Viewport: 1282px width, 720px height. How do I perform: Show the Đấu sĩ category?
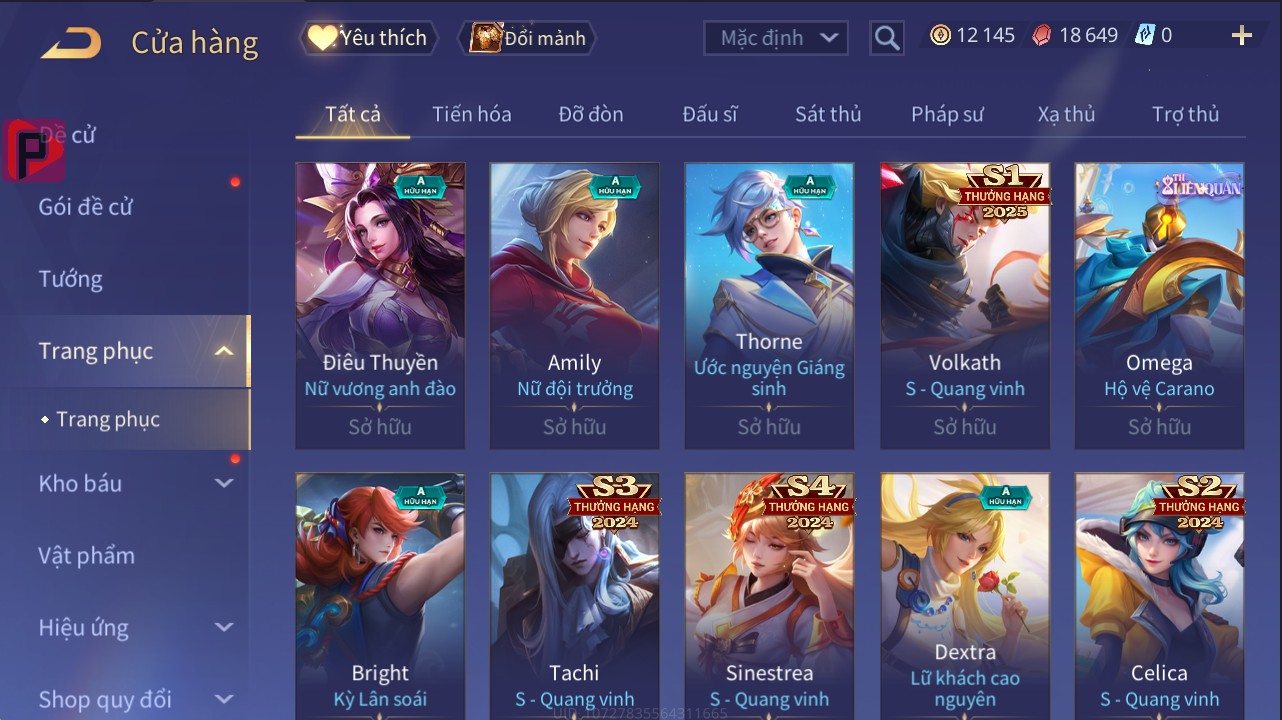(x=710, y=114)
